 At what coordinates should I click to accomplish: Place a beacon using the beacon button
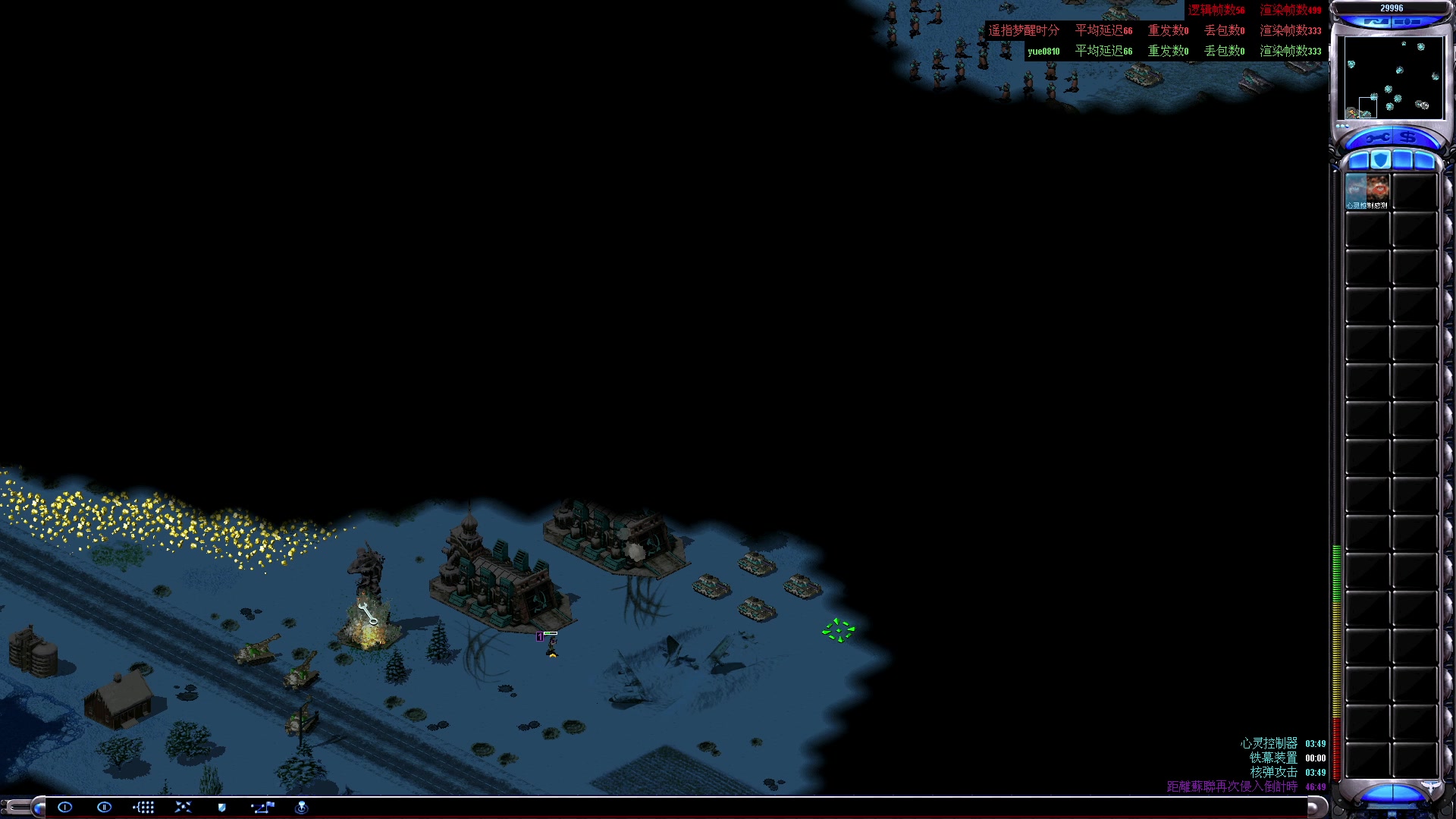click(x=301, y=807)
